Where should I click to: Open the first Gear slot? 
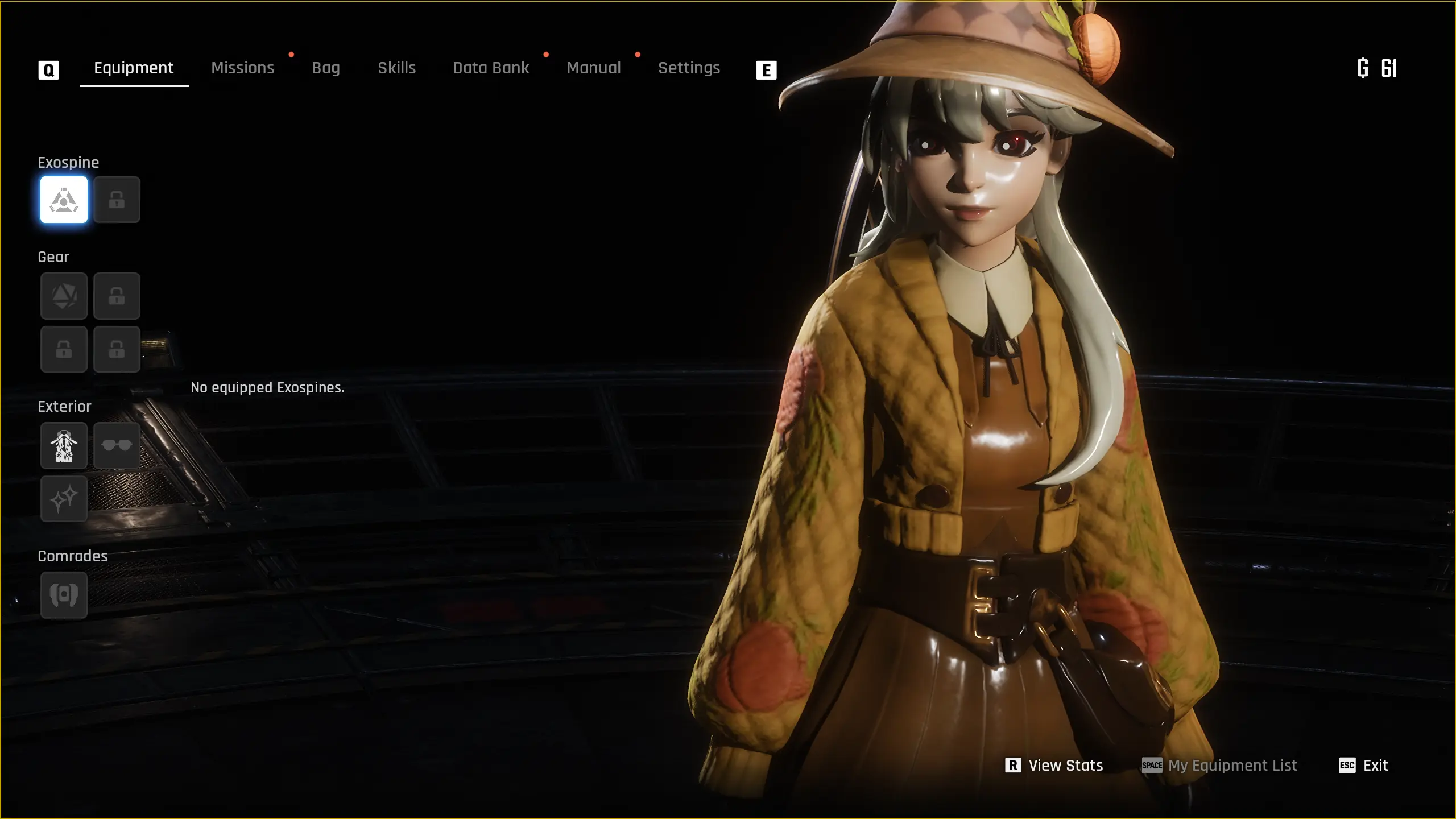(63, 296)
